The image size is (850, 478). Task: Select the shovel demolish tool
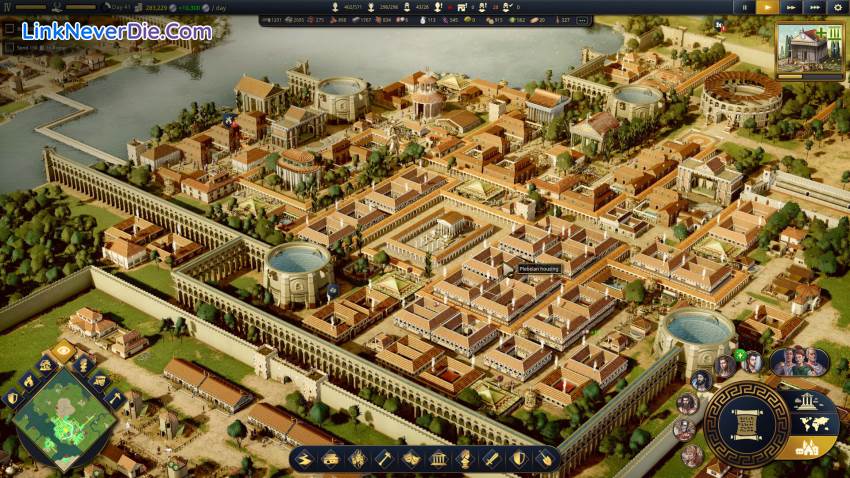[545, 459]
